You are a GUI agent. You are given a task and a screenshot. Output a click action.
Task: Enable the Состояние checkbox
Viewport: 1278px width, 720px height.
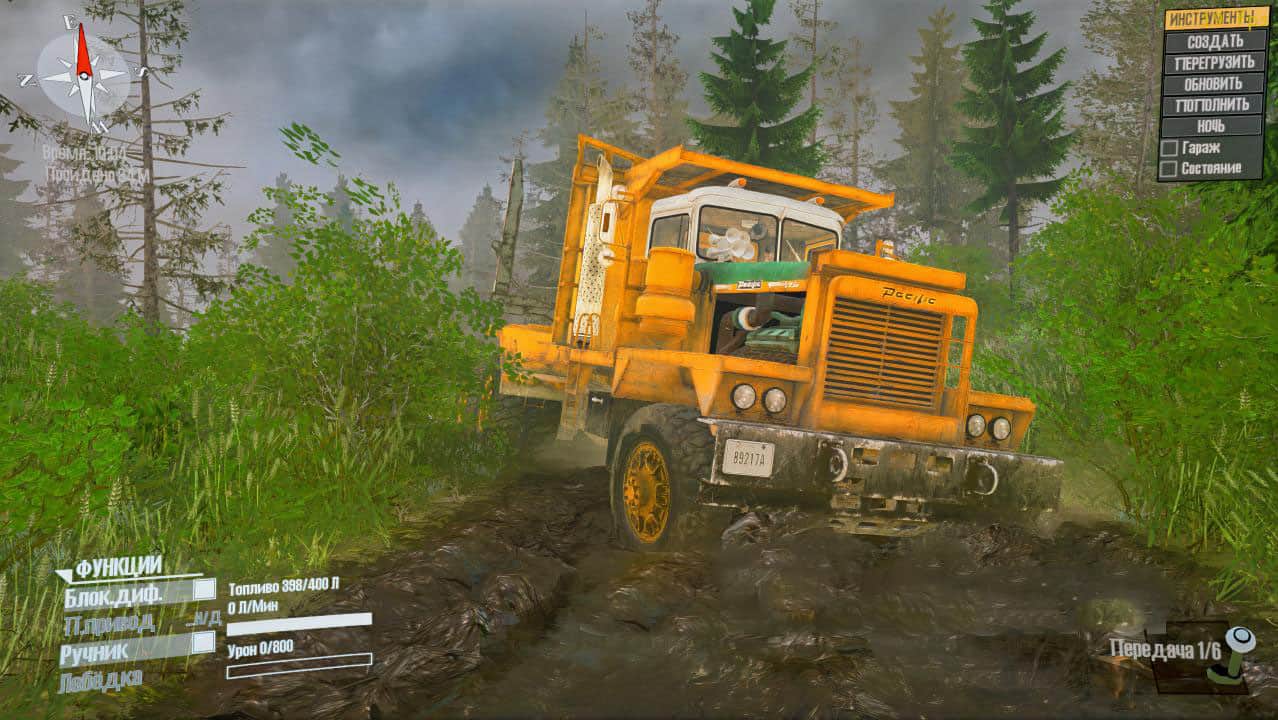(x=1169, y=168)
